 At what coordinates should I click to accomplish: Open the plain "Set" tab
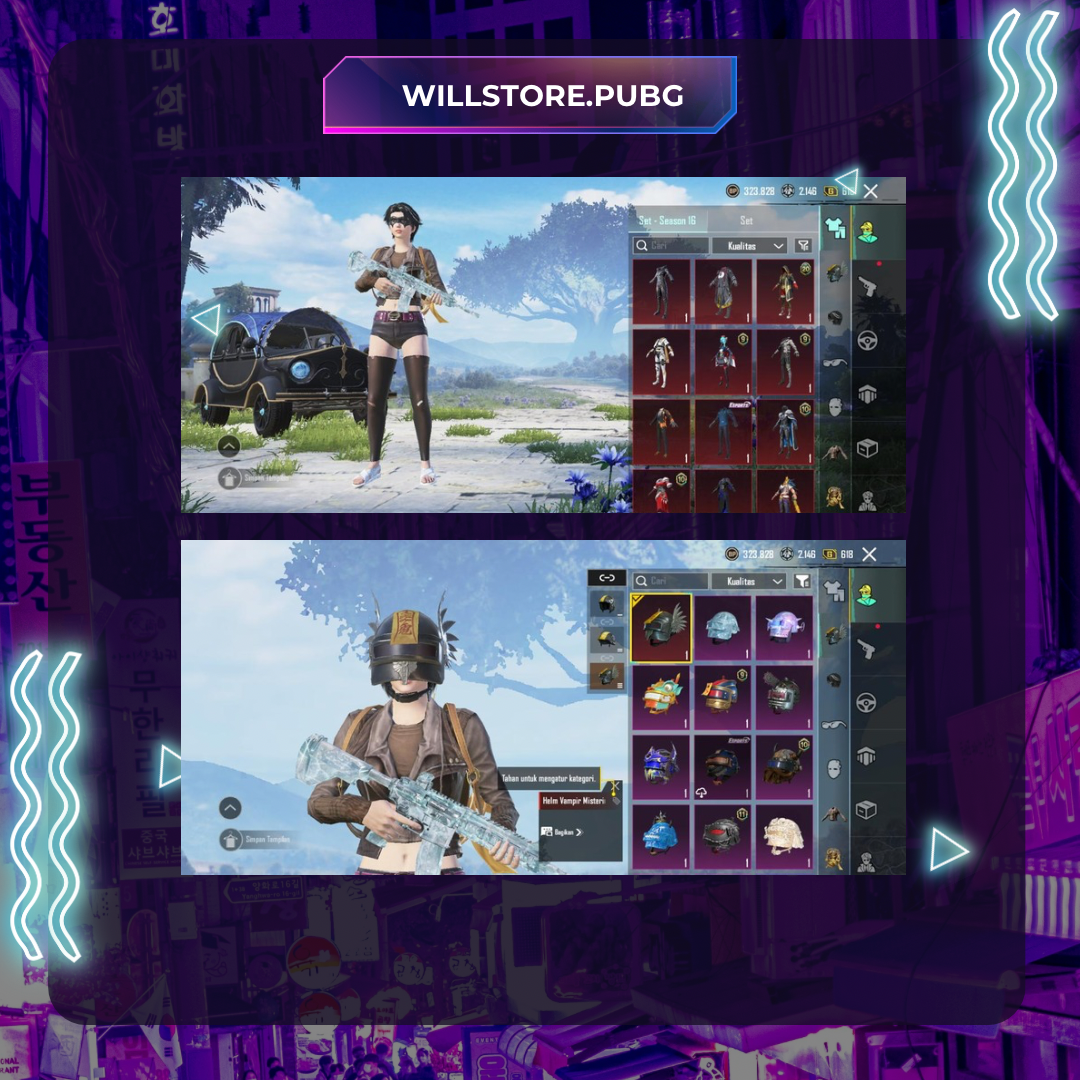[746, 220]
